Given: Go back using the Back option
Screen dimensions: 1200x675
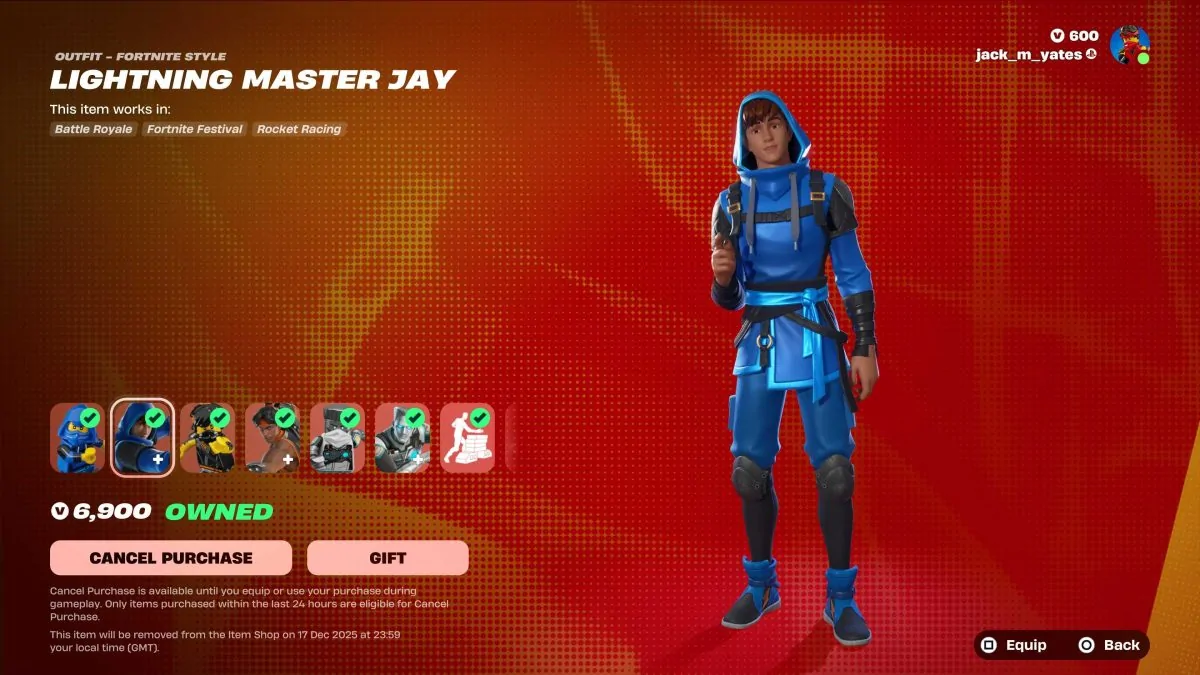Looking at the screenshot, I should [1109, 645].
